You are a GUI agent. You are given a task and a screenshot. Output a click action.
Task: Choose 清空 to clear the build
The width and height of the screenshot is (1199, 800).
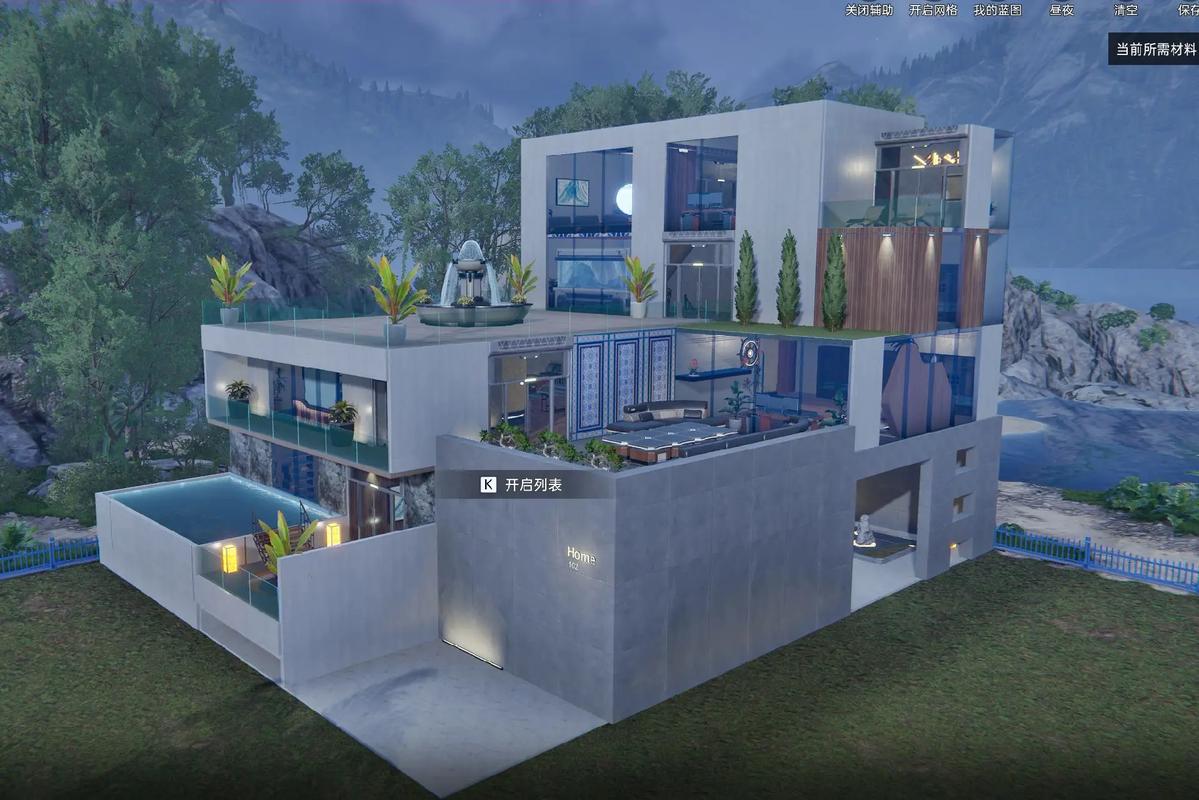coord(1125,10)
